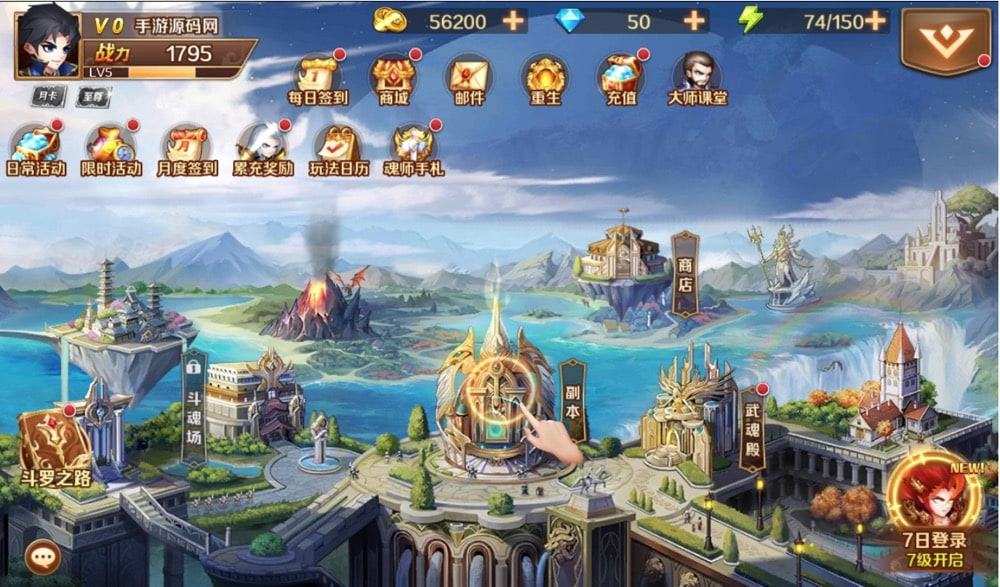Add gold coins with the plus button
Viewport: 1000px width, 587px height.
coord(513,21)
